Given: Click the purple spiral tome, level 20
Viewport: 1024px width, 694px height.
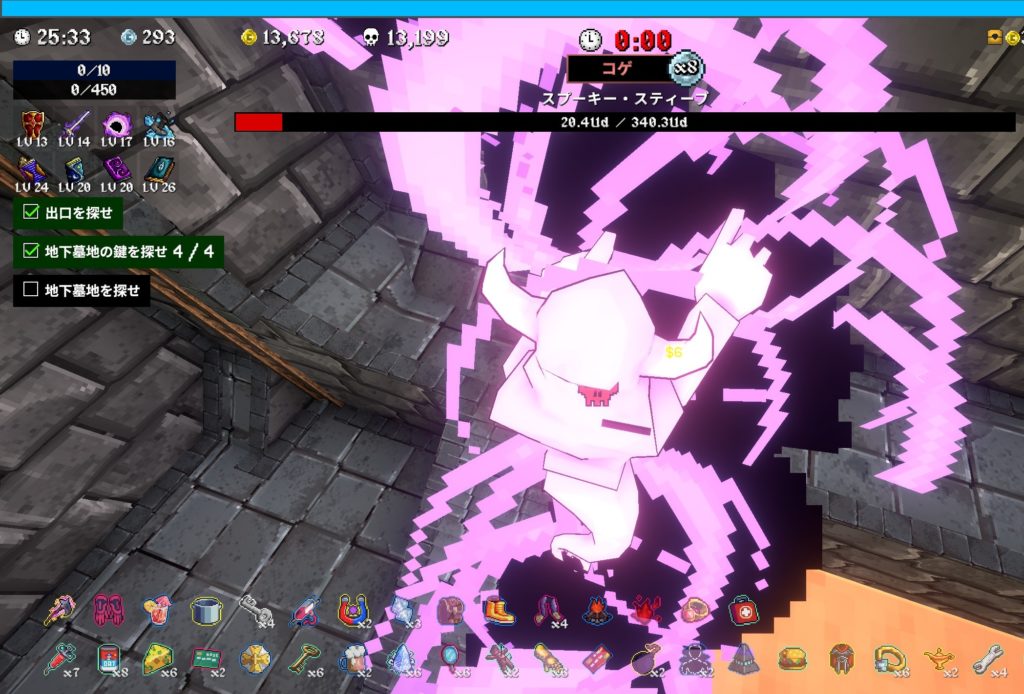Looking at the screenshot, I should (x=117, y=171).
